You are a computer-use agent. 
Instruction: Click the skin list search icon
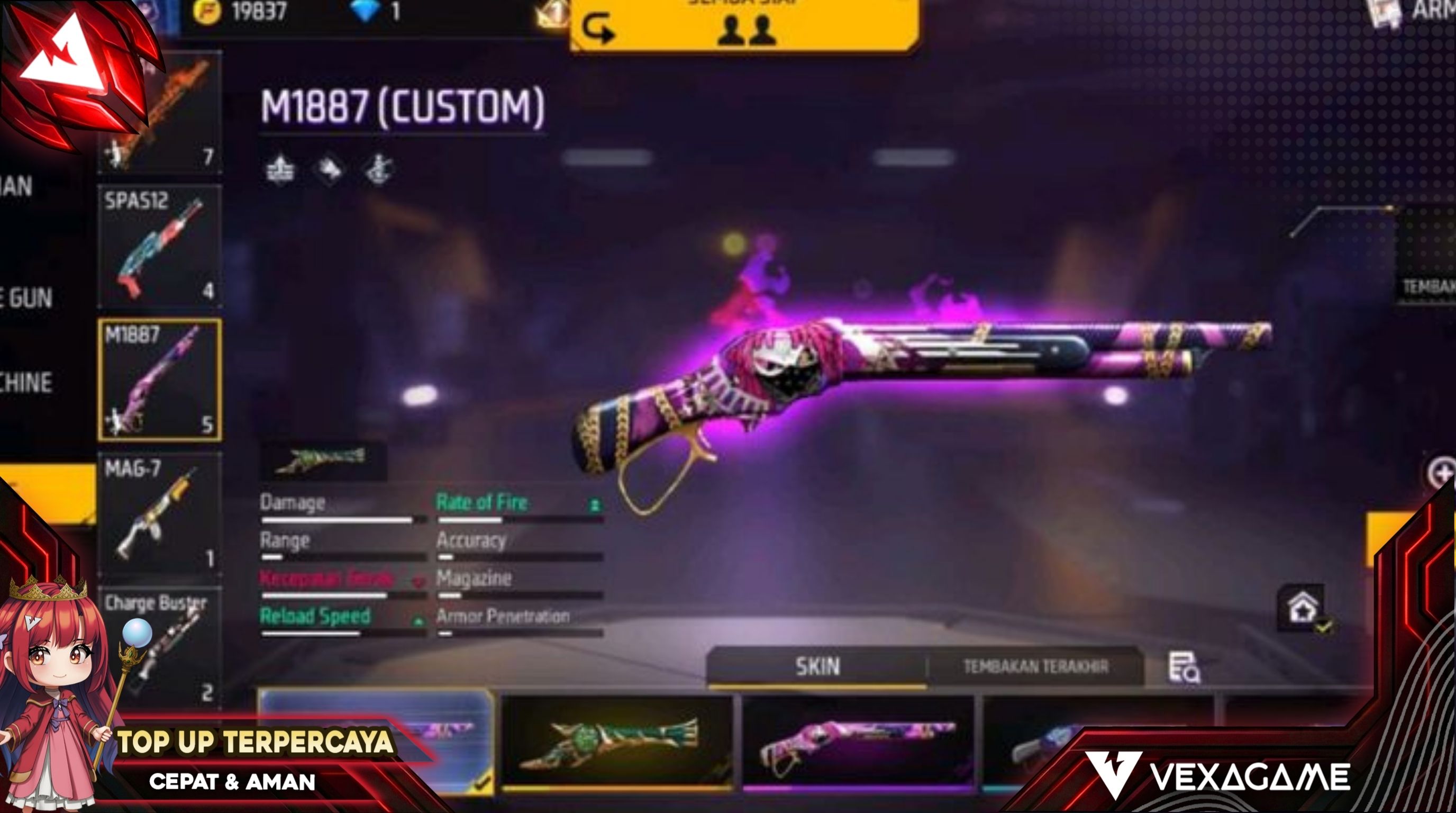pyautogui.click(x=1184, y=667)
